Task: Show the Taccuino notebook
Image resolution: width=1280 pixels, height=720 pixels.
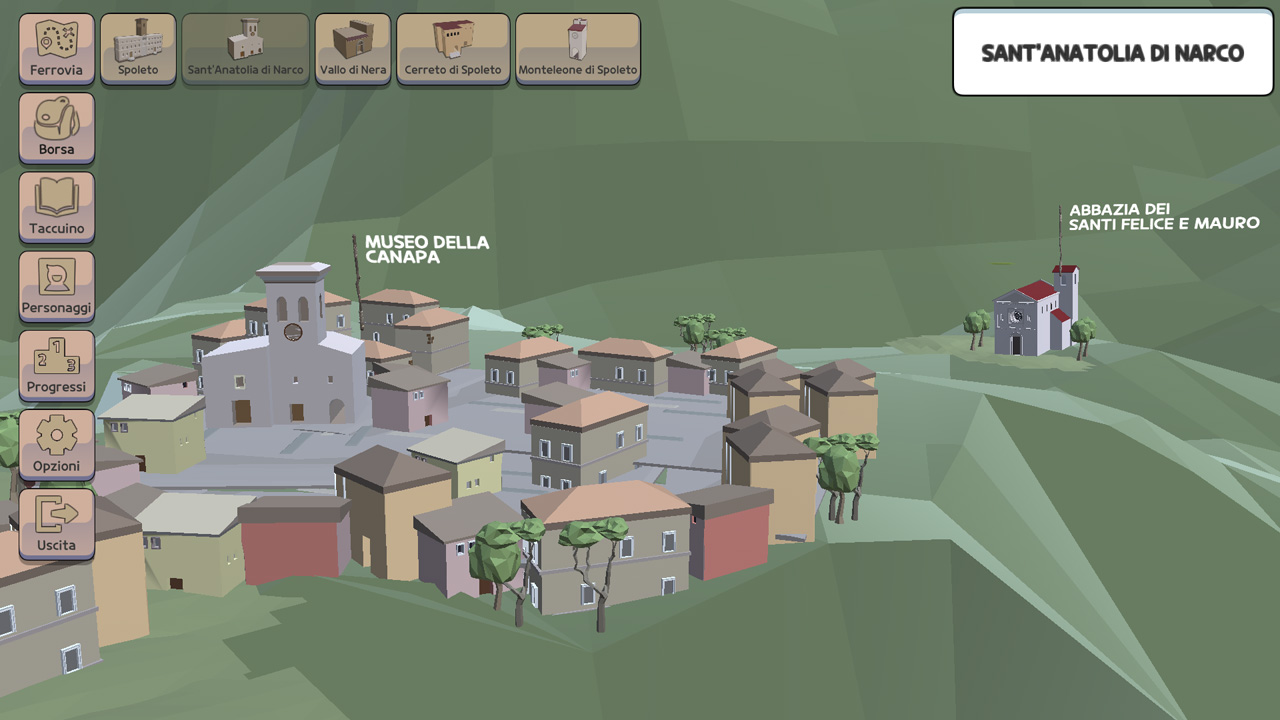Action: [56, 206]
